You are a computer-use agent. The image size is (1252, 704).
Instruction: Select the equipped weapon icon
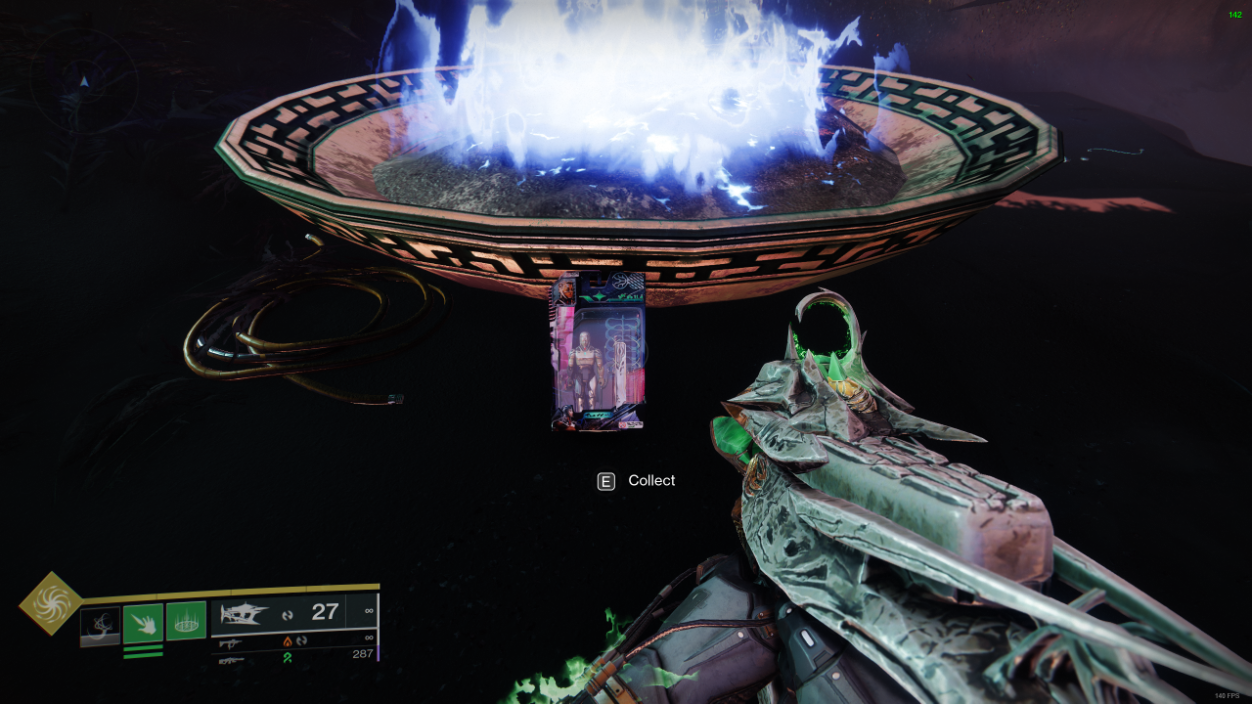point(245,613)
